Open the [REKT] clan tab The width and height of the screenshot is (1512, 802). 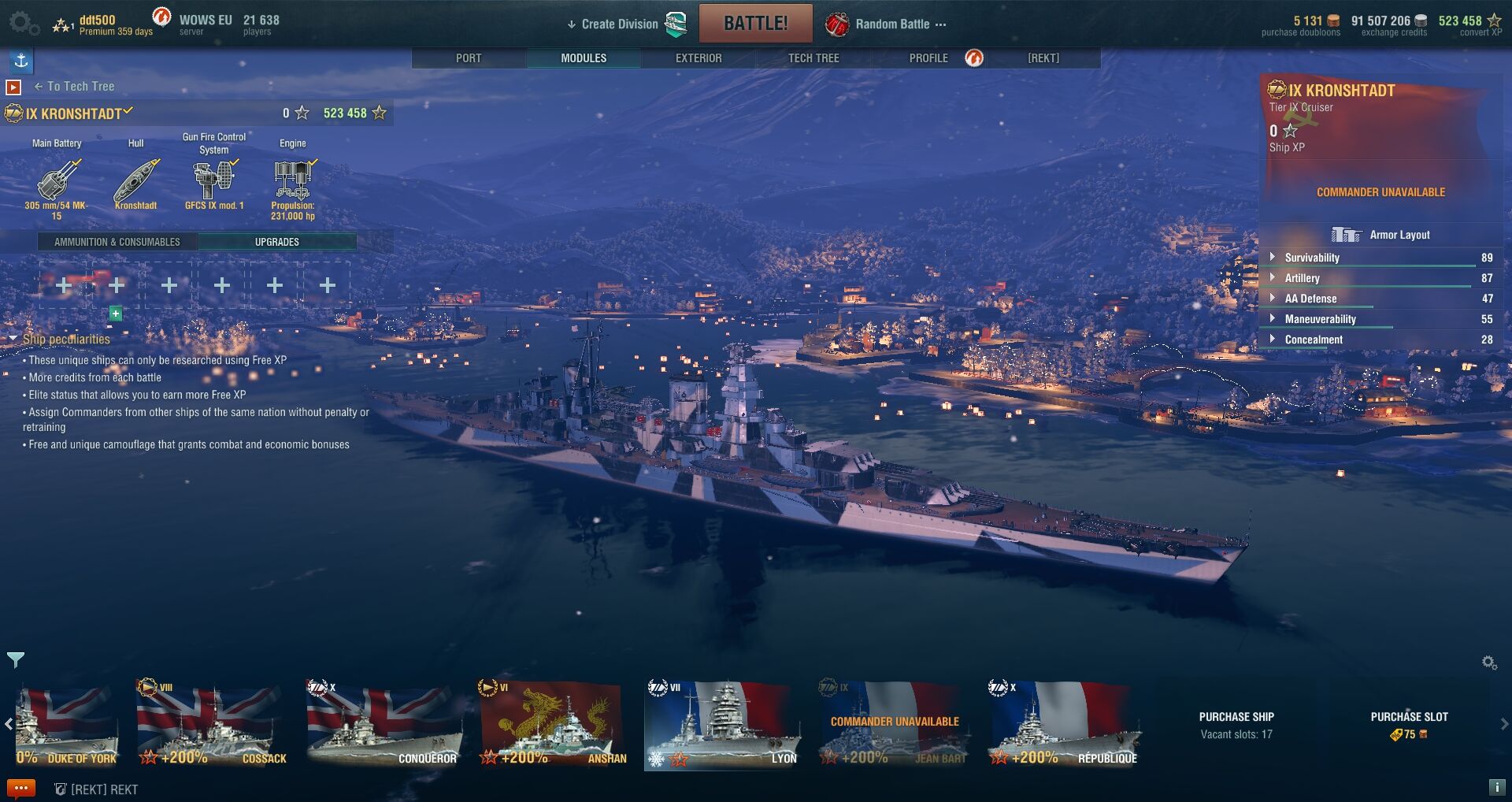tap(1043, 58)
